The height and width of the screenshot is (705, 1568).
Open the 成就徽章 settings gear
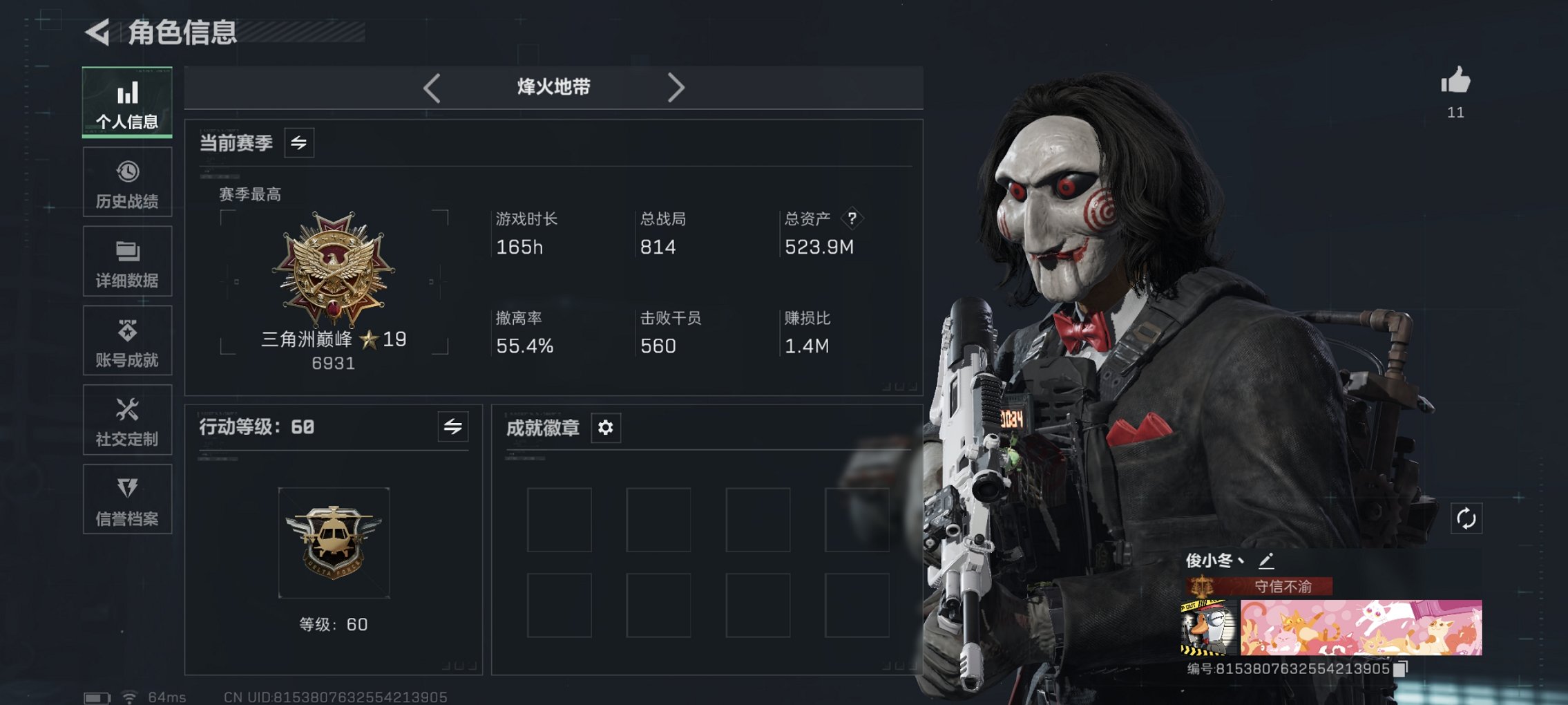click(605, 429)
